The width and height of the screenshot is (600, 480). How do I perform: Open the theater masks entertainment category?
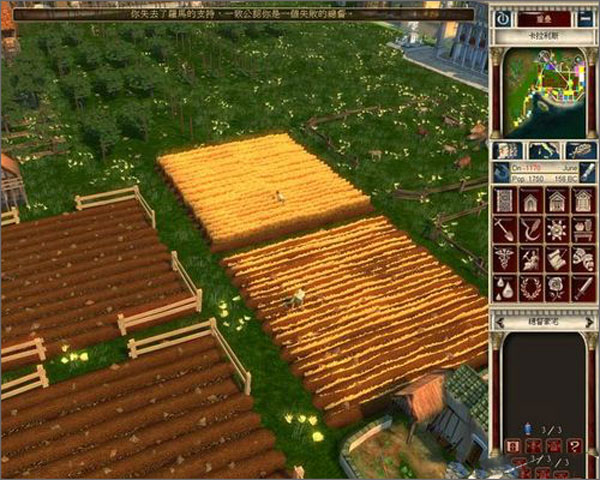point(556,259)
